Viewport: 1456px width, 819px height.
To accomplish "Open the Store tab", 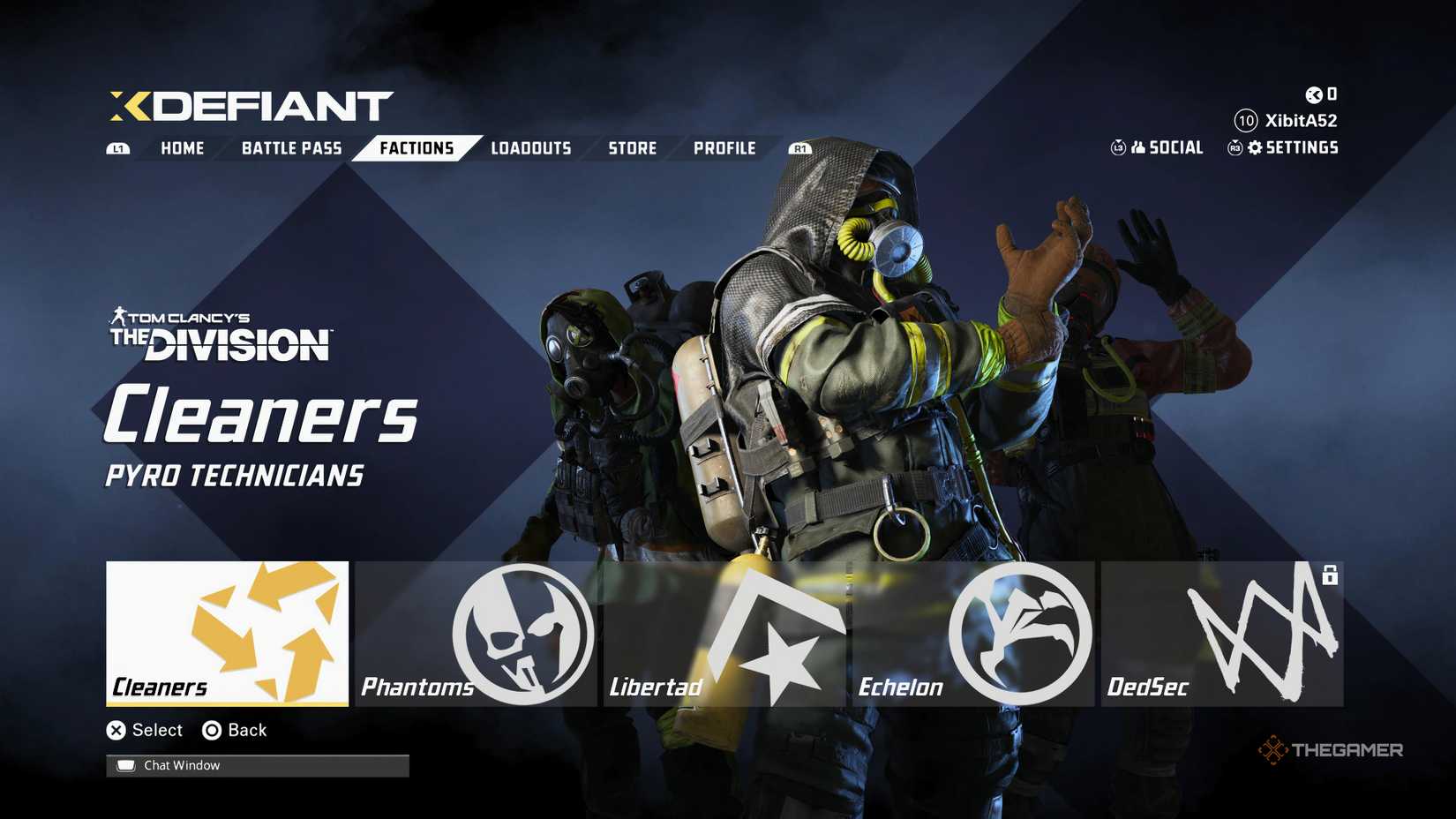I will tap(632, 147).
